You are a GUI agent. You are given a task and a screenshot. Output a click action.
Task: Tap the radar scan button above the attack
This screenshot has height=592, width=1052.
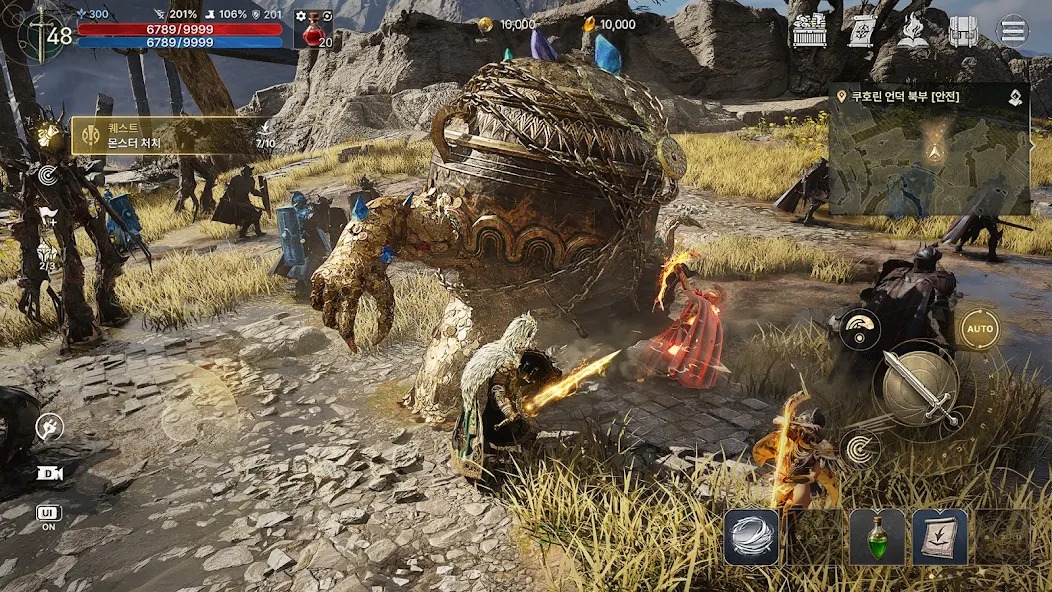(859, 329)
